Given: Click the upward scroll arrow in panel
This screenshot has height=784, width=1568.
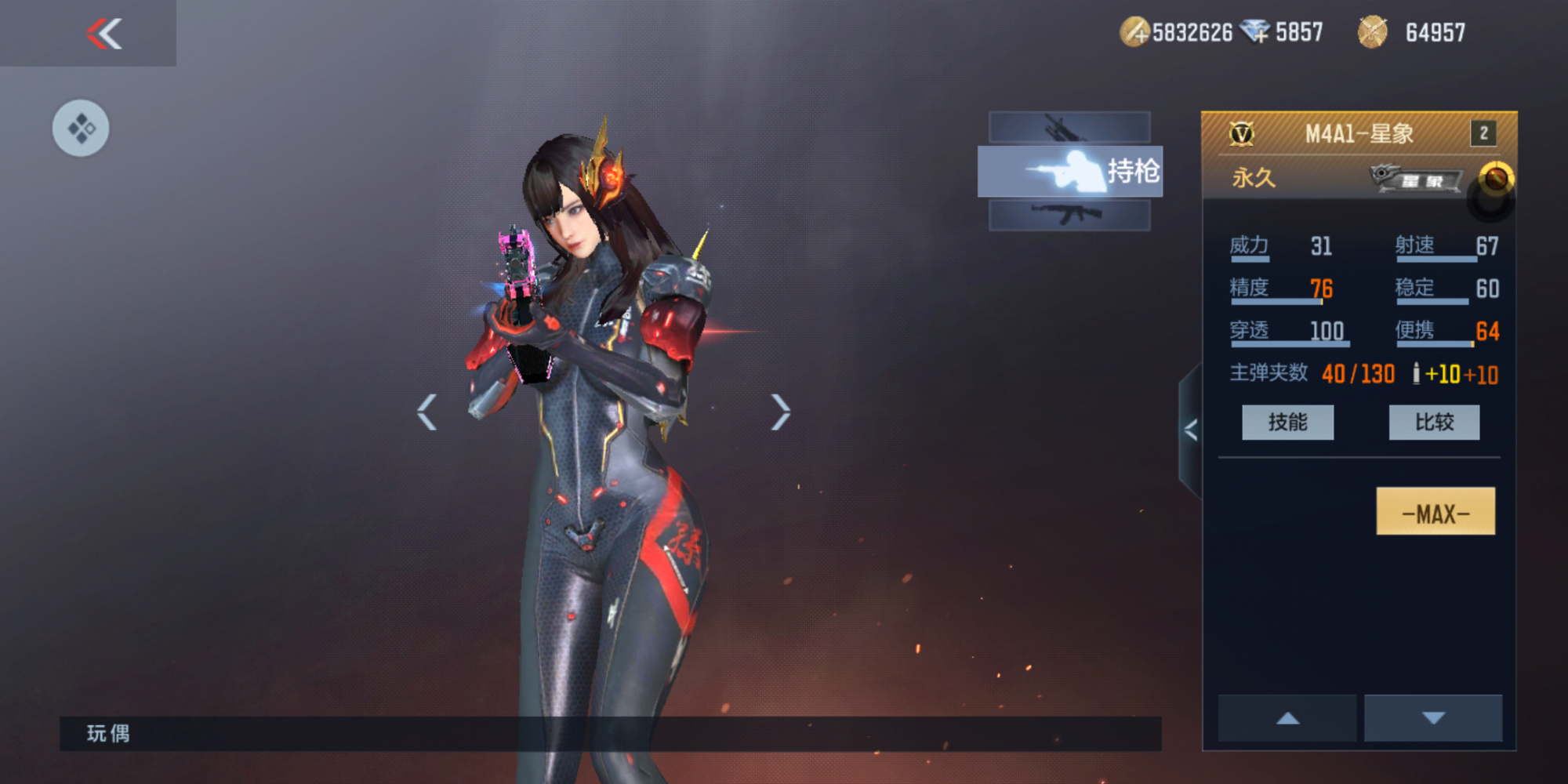Looking at the screenshot, I should [x=1286, y=716].
